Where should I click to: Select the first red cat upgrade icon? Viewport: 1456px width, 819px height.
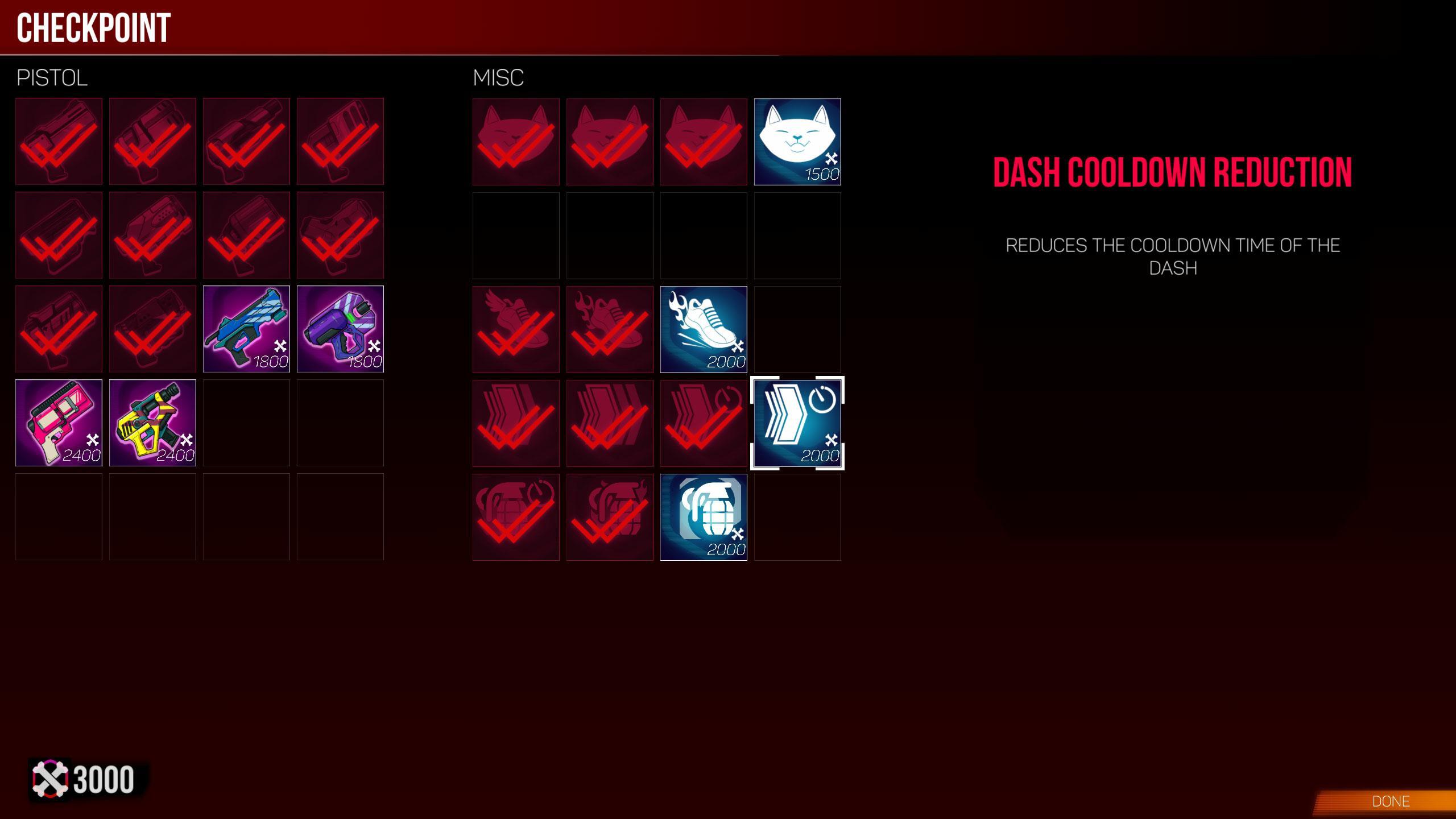[515, 141]
